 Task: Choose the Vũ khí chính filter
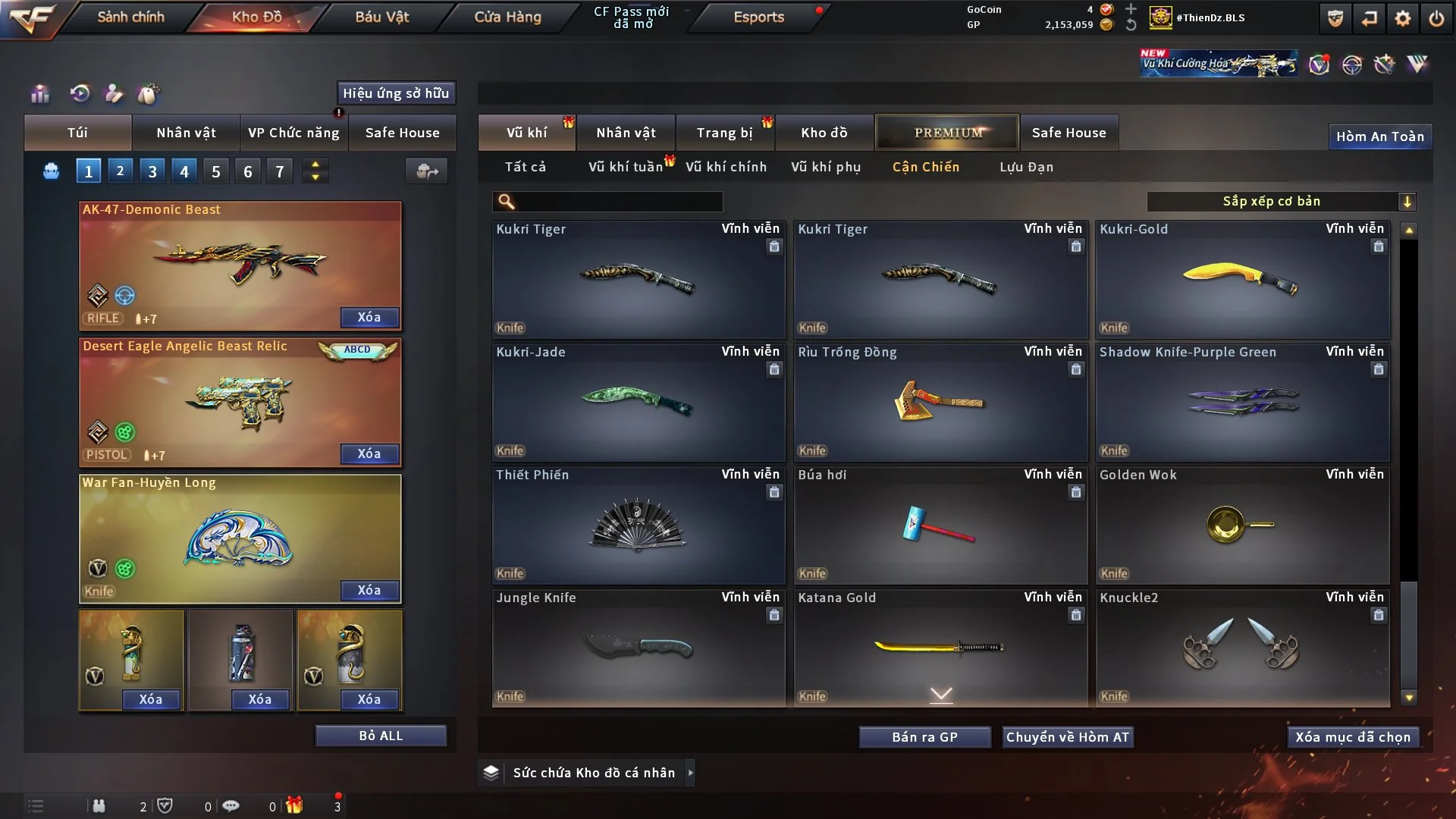[726, 167]
